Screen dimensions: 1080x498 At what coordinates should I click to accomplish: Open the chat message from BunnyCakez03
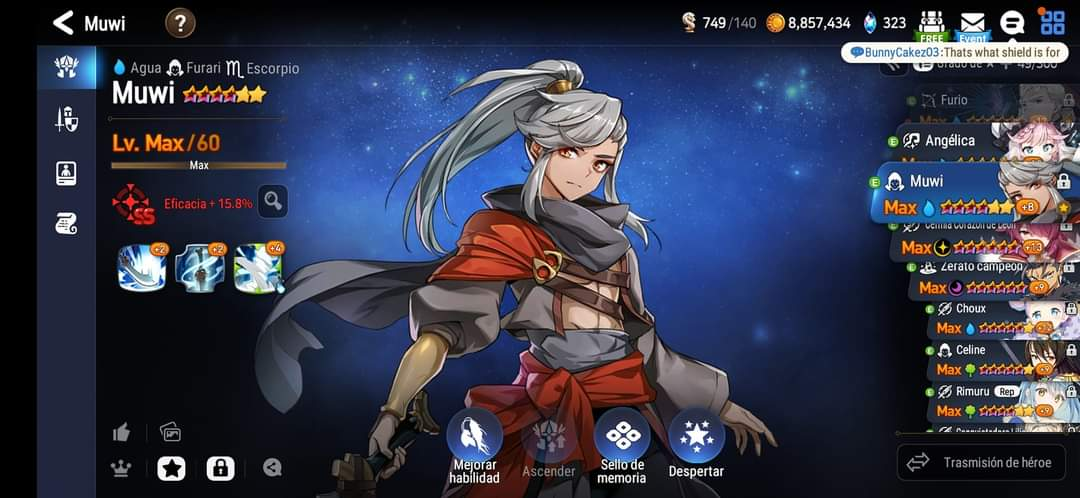click(953, 52)
